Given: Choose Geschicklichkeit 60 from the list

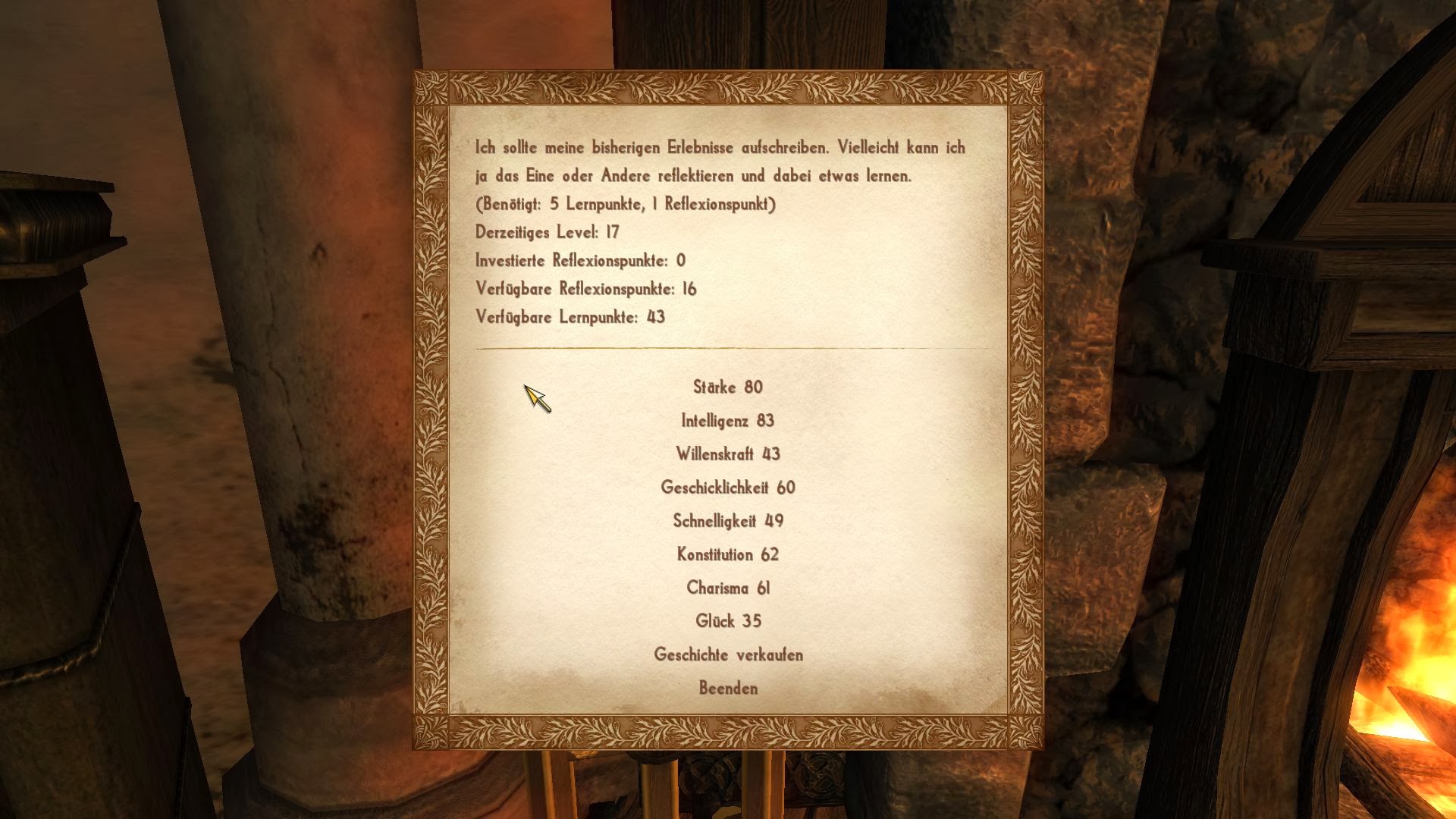Looking at the screenshot, I should click(x=727, y=488).
